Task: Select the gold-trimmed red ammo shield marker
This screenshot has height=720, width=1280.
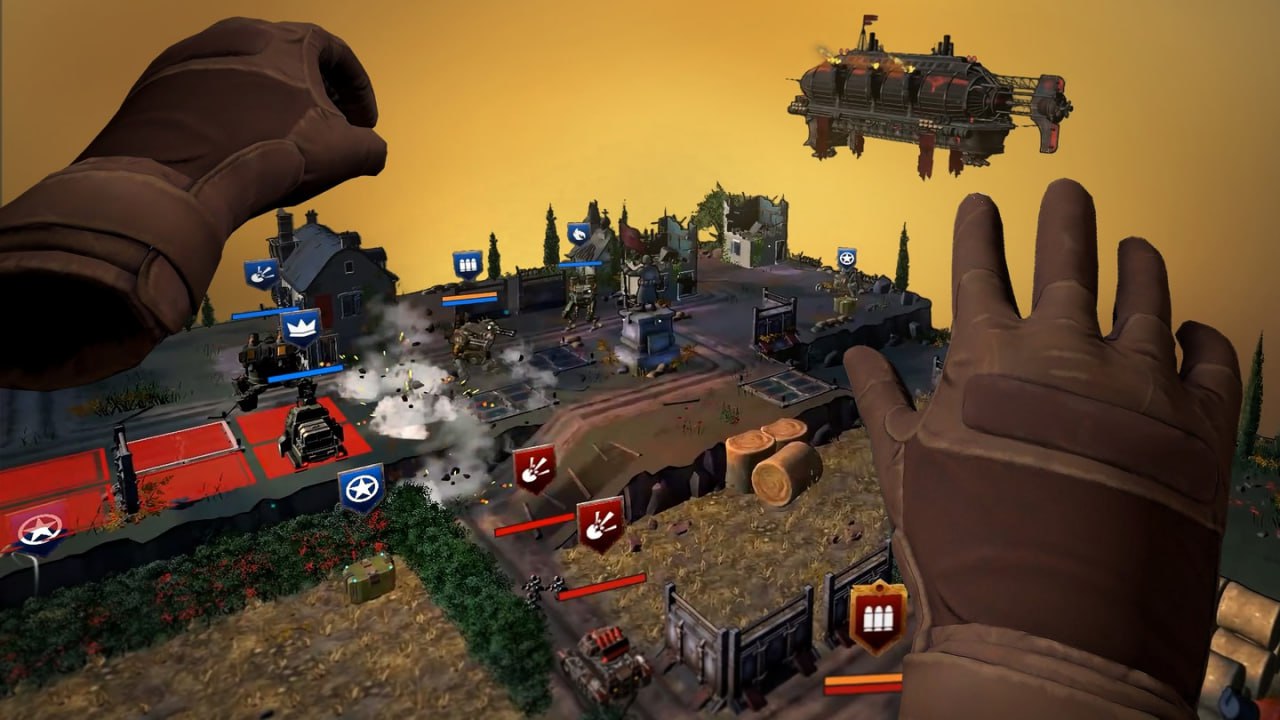Action: [878, 616]
